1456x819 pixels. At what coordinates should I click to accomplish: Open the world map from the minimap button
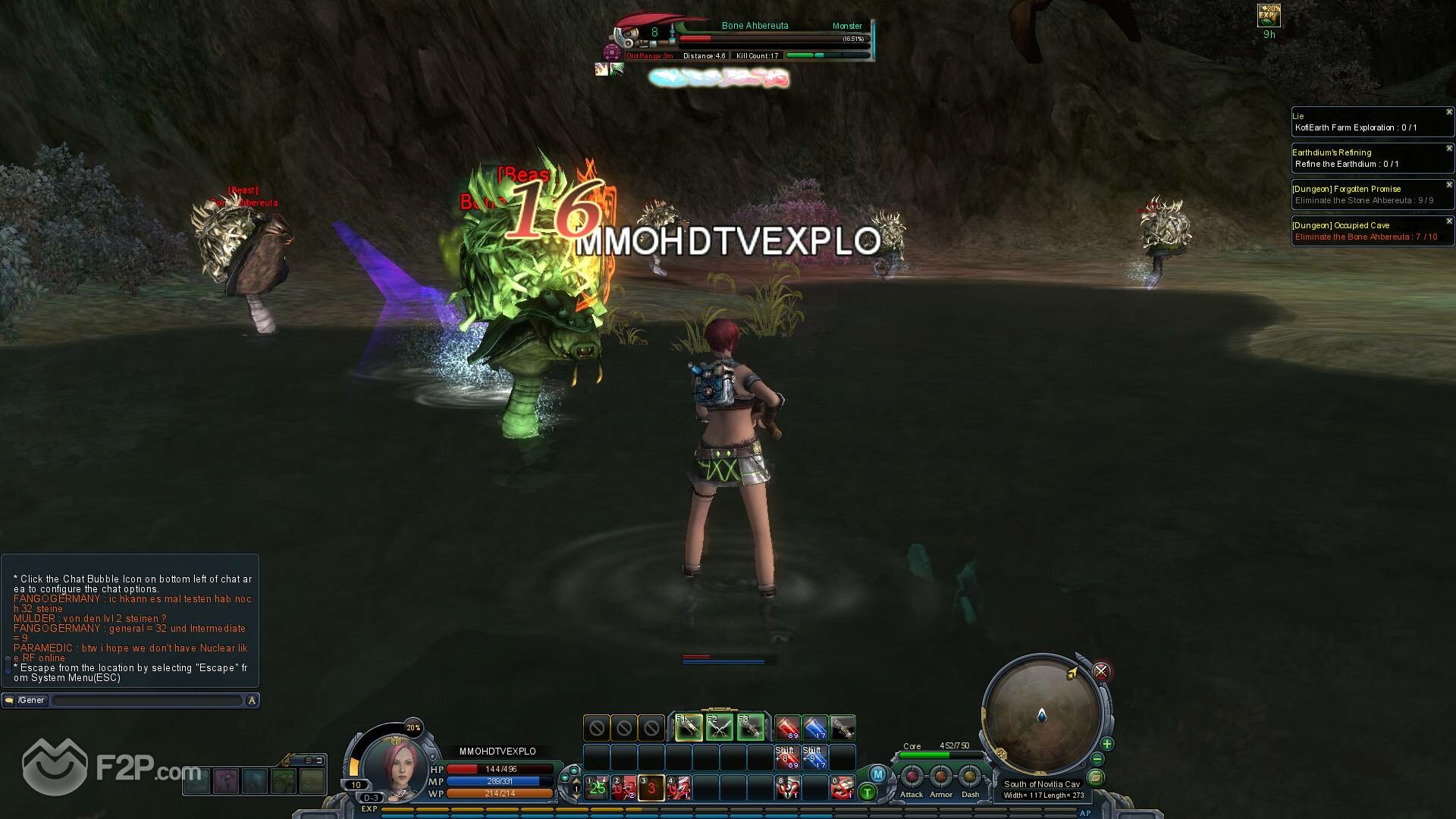(x=1095, y=777)
